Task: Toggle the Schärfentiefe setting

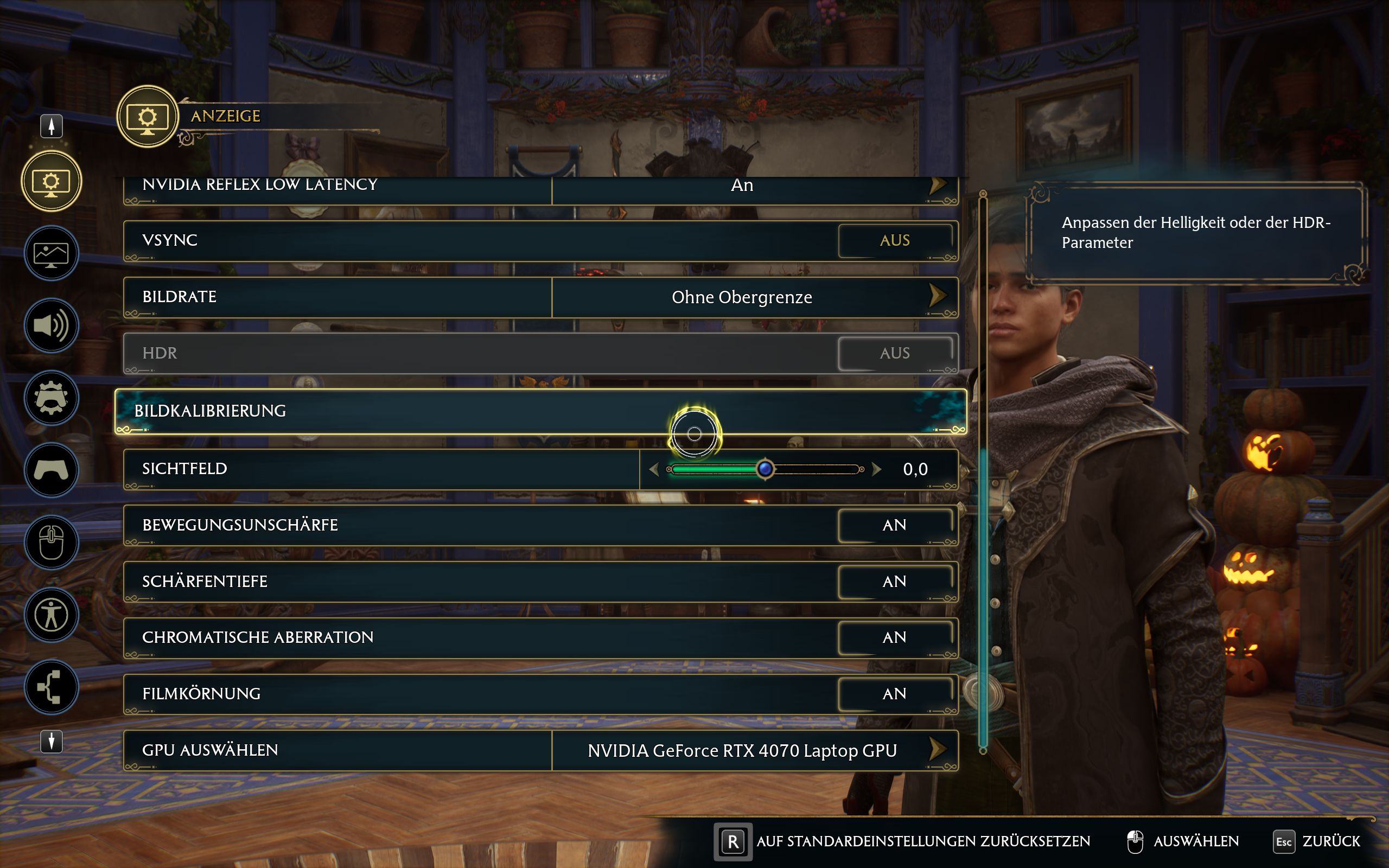Action: [894, 582]
